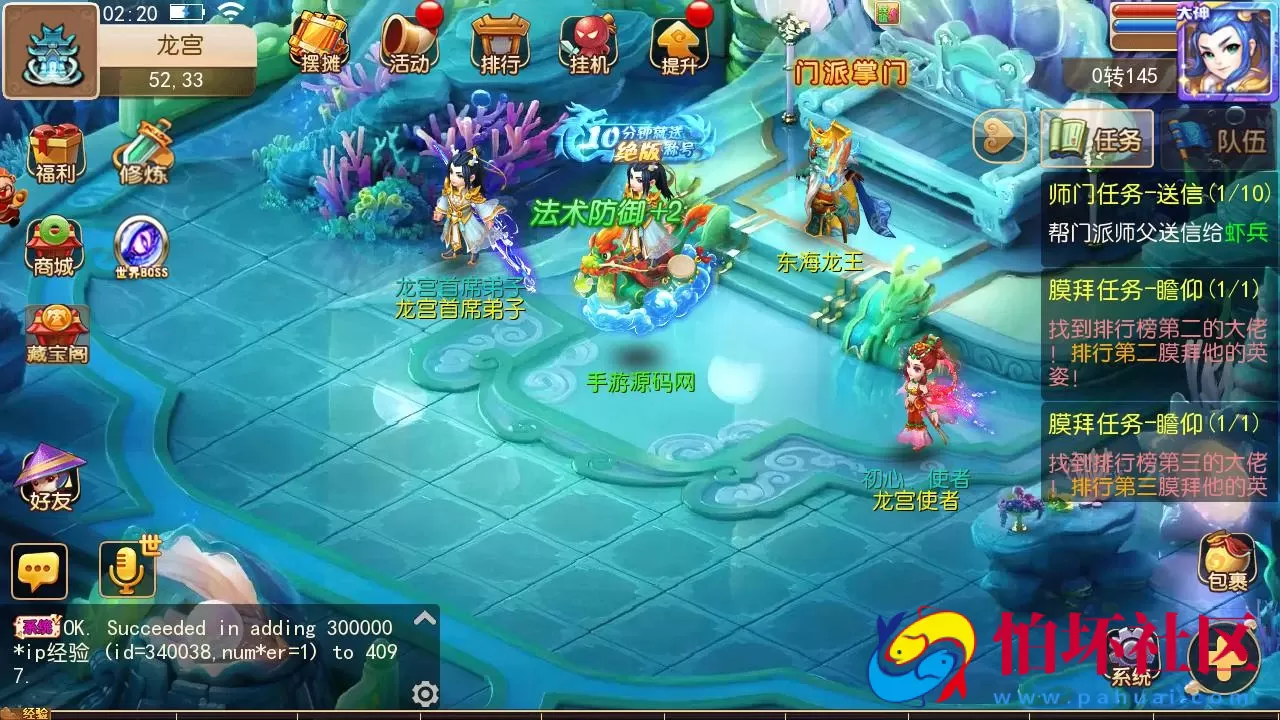This screenshot has height=720, width=1280.
Task: Open the 包裹 inventory bag
Action: coord(1227,560)
